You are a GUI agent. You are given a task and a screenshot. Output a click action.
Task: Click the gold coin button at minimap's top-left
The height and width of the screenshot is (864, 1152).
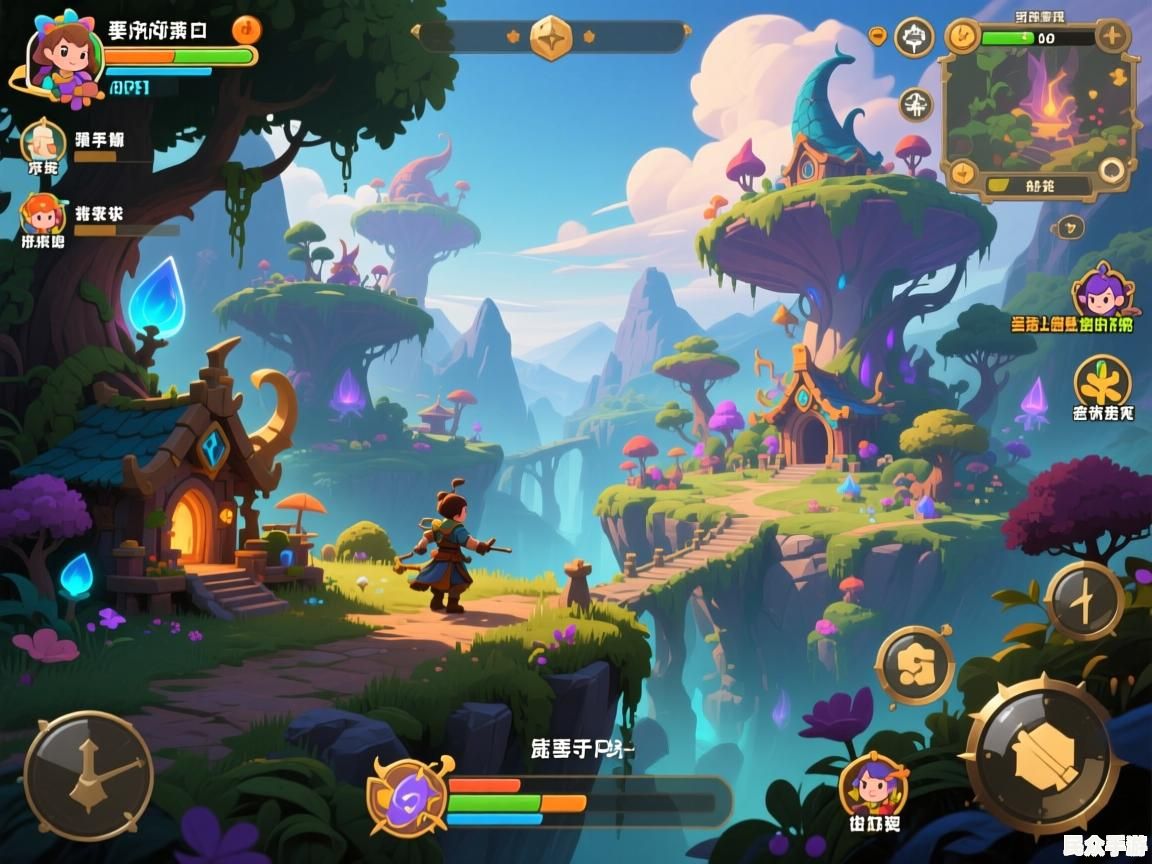(962, 37)
